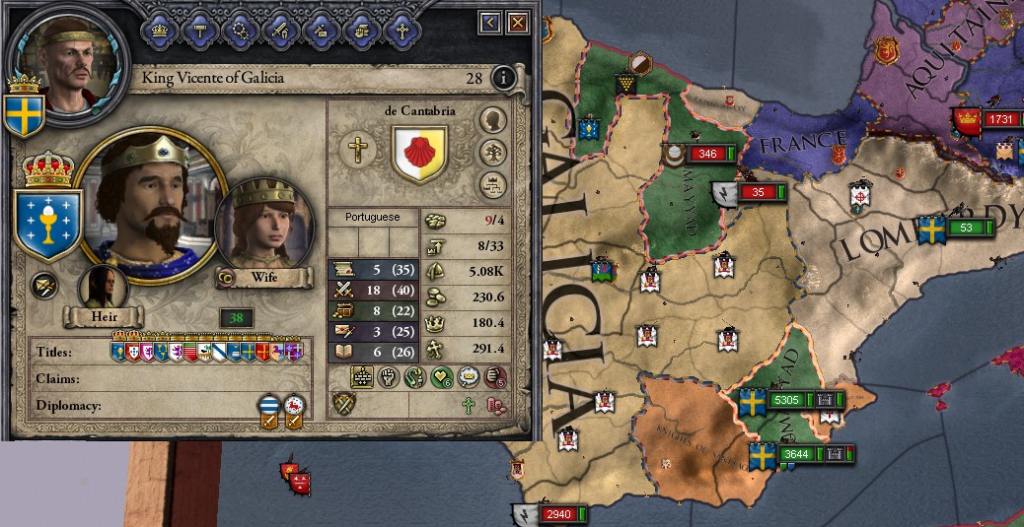Click the small green cross icon
1024x527 pixels.
point(467,405)
